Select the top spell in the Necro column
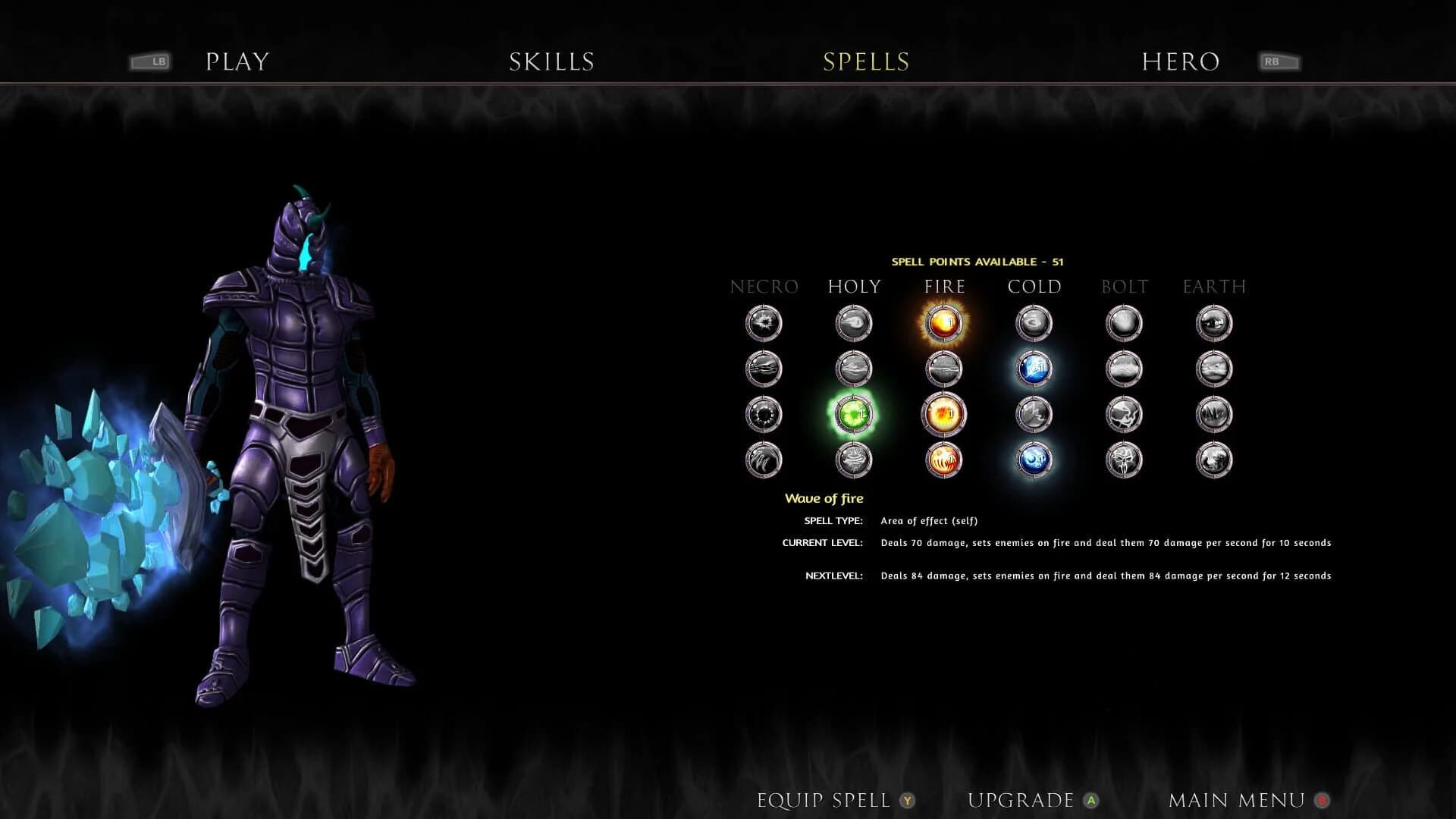 pos(764,322)
